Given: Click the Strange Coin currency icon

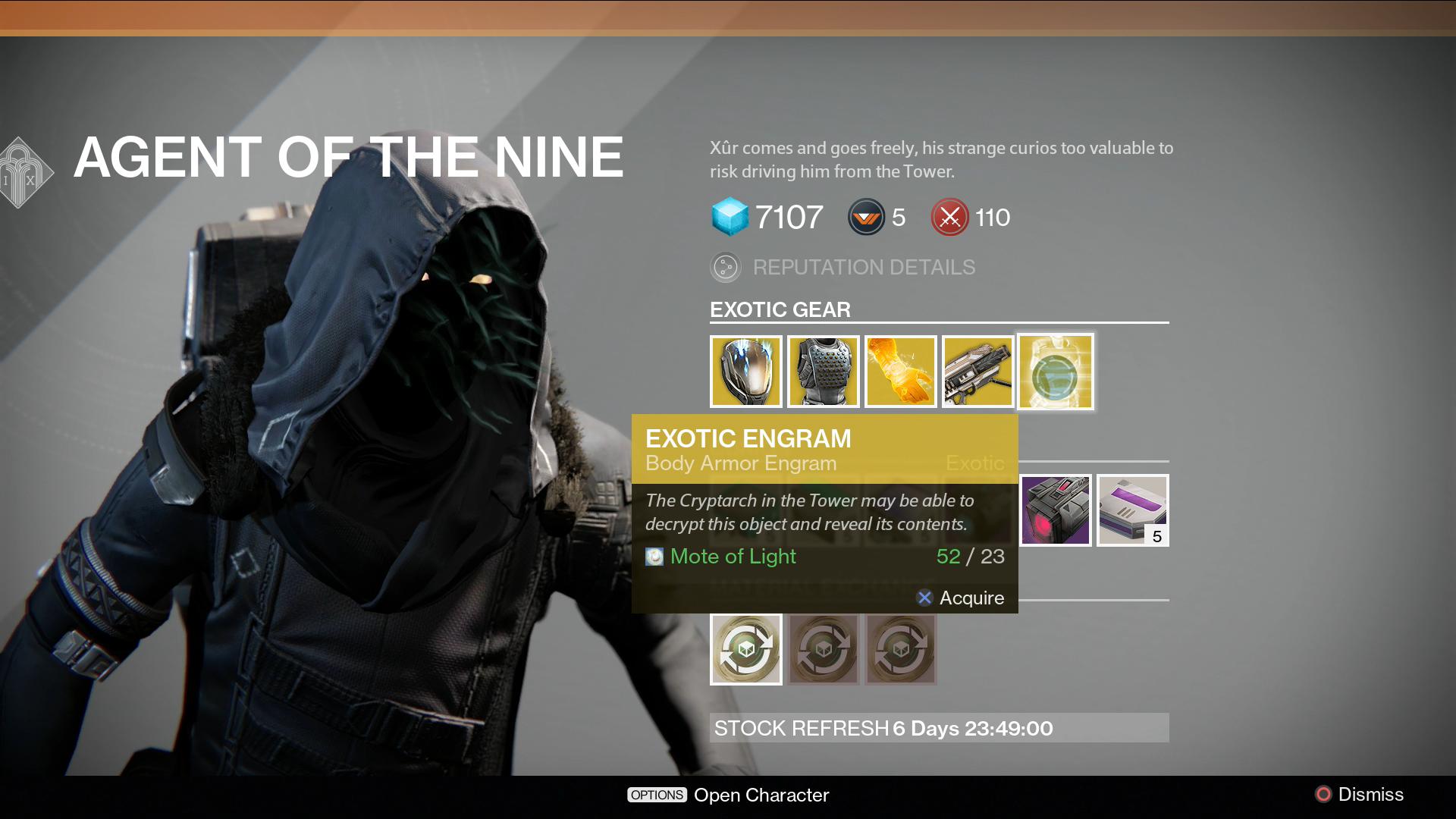Looking at the screenshot, I should (x=730, y=217).
